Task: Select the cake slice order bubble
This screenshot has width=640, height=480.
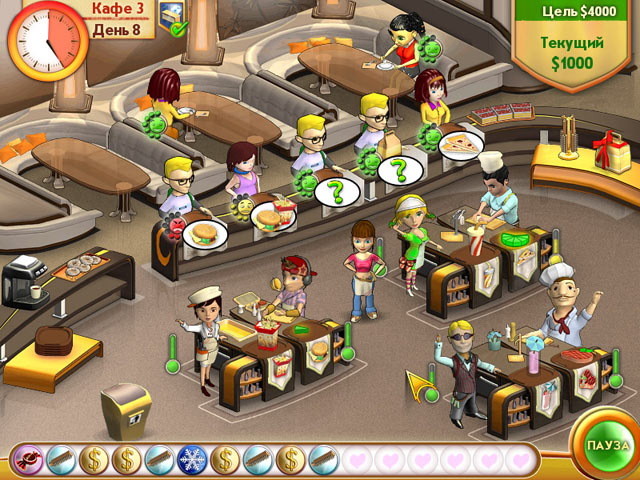Action: point(461,145)
